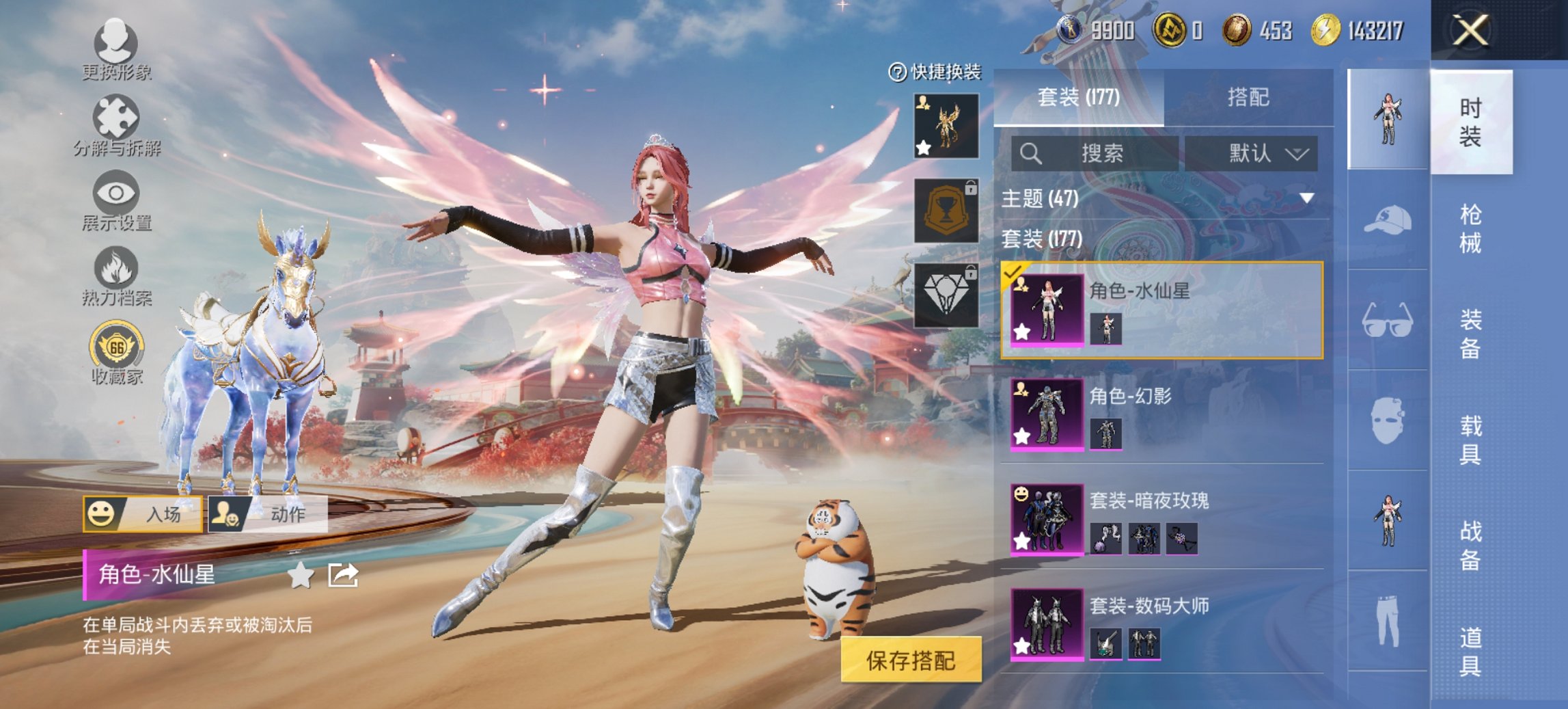Screen dimensions: 1568x709
Task: Close the wardrobe with the X button
Action: pos(1470,31)
